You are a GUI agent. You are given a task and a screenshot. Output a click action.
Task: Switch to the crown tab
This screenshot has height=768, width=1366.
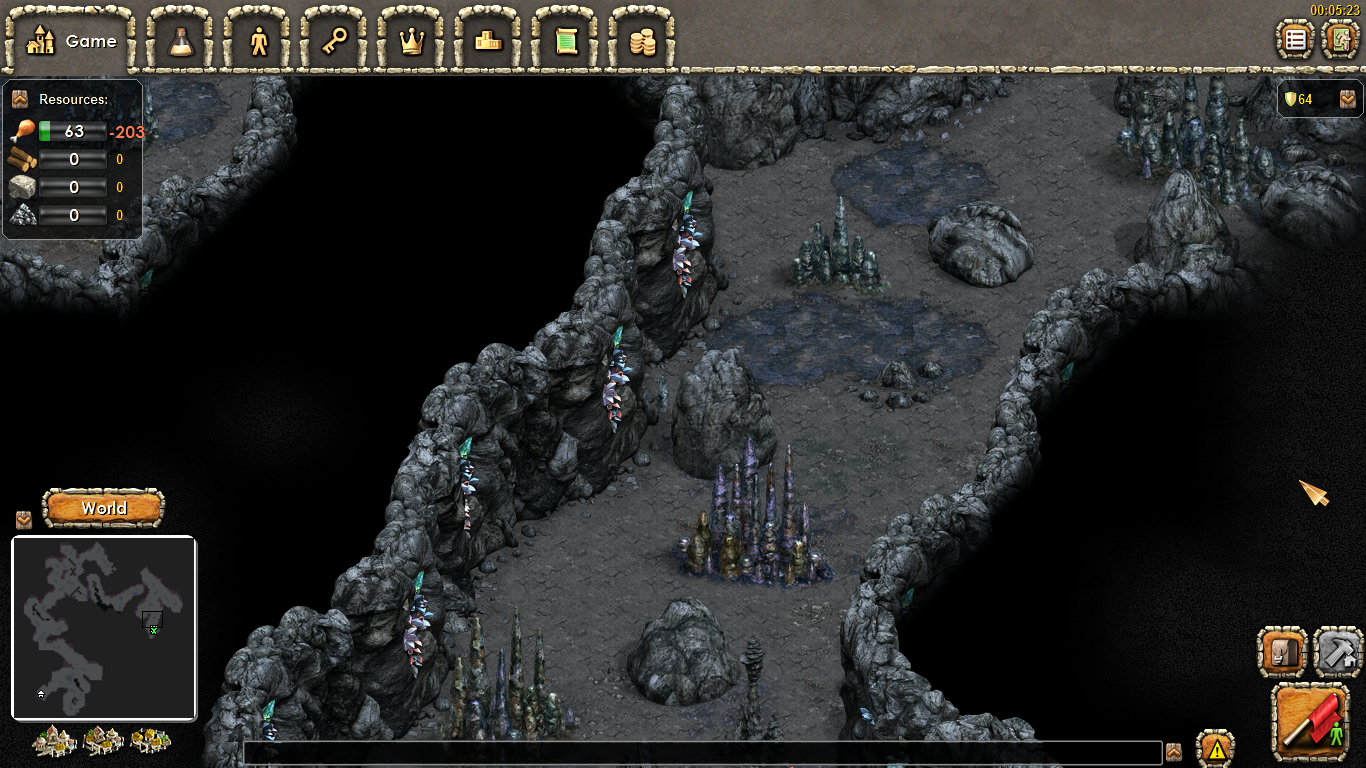(x=412, y=41)
